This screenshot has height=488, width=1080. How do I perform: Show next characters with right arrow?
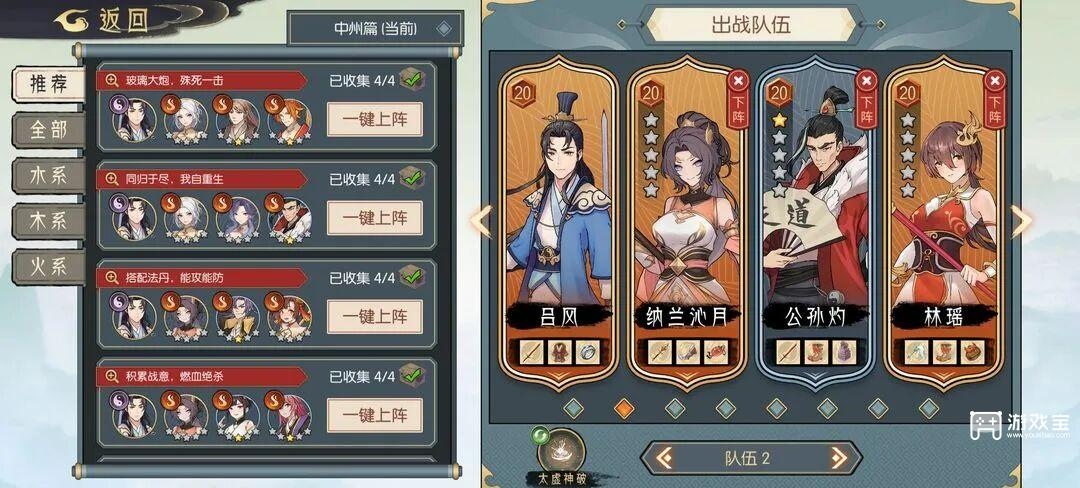tap(1022, 221)
